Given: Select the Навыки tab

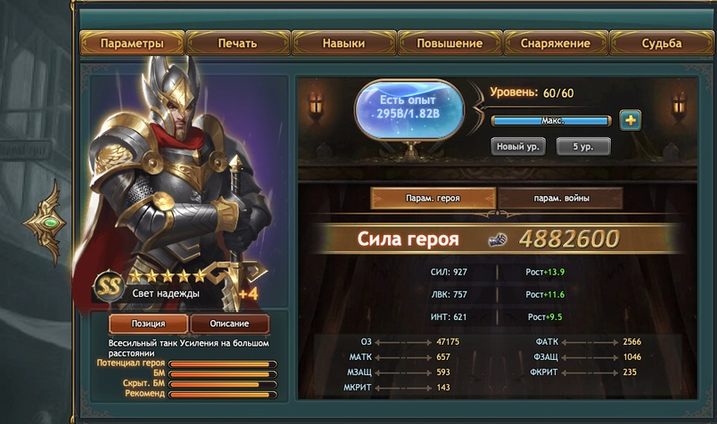Looking at the screenshot, I should (343, 43).
